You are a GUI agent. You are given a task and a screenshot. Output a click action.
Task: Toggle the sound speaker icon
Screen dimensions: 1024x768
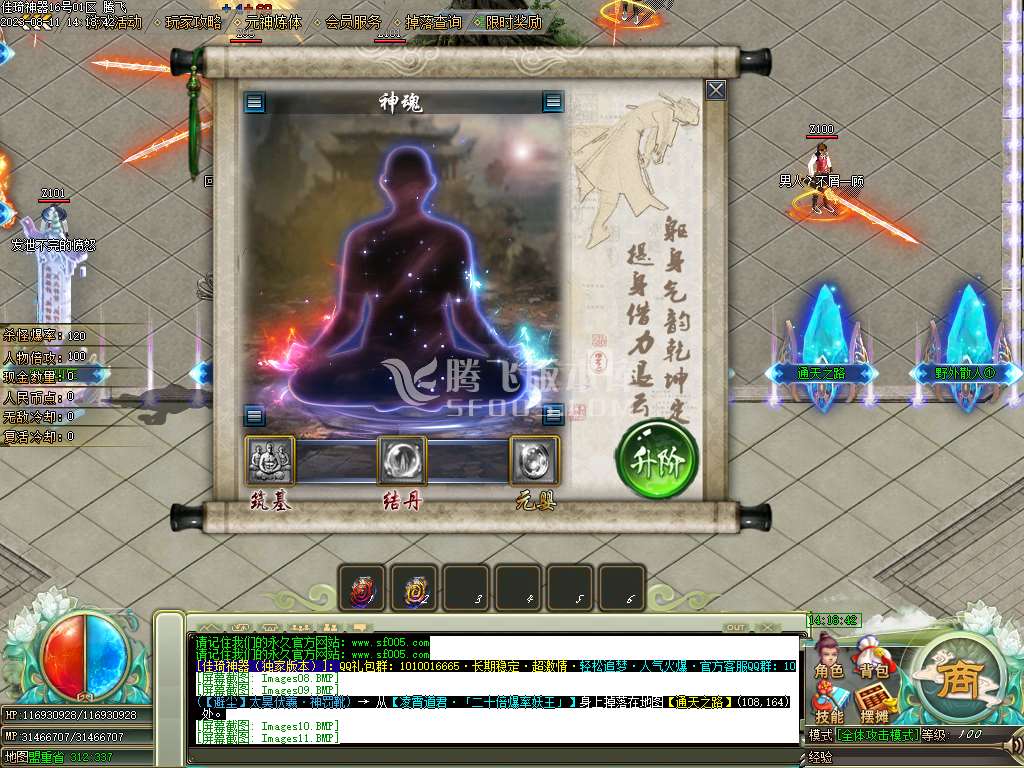pyautogui.click(x=1015, y=744)
